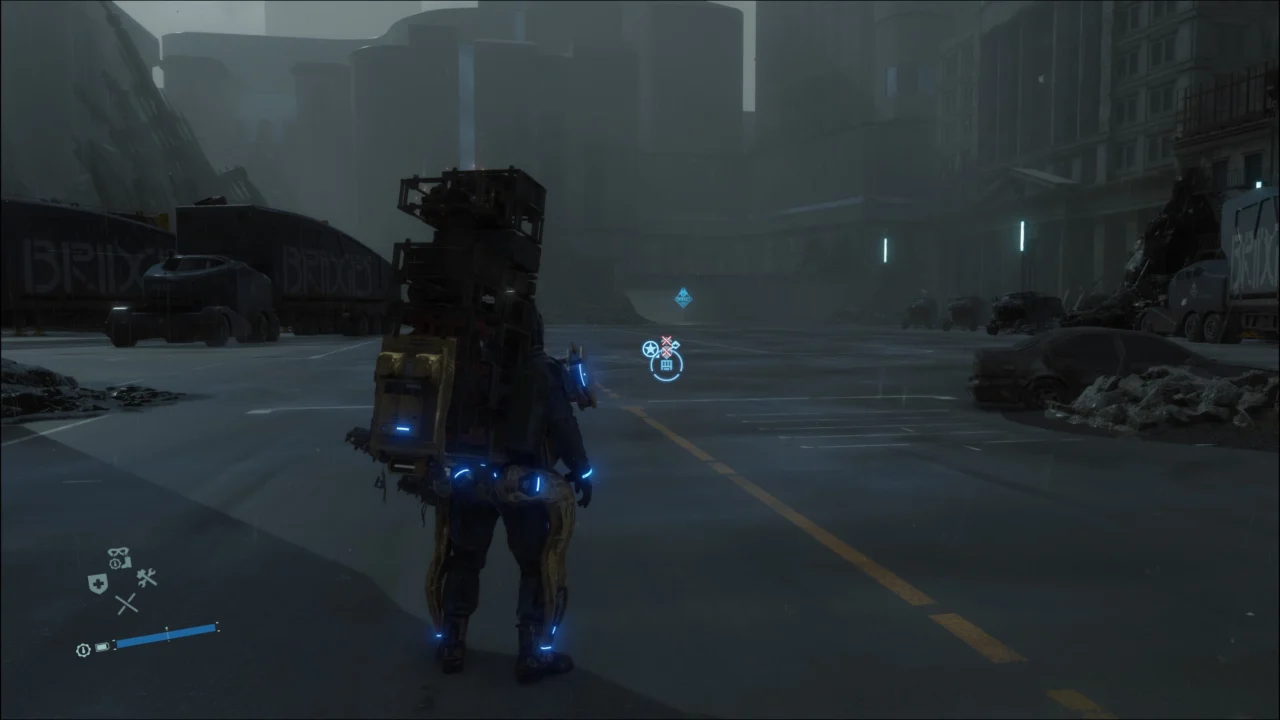Click the gear-shaped info icon beside the battery
This screenshot has width=1280, height=720.
[x=84, y=650]
